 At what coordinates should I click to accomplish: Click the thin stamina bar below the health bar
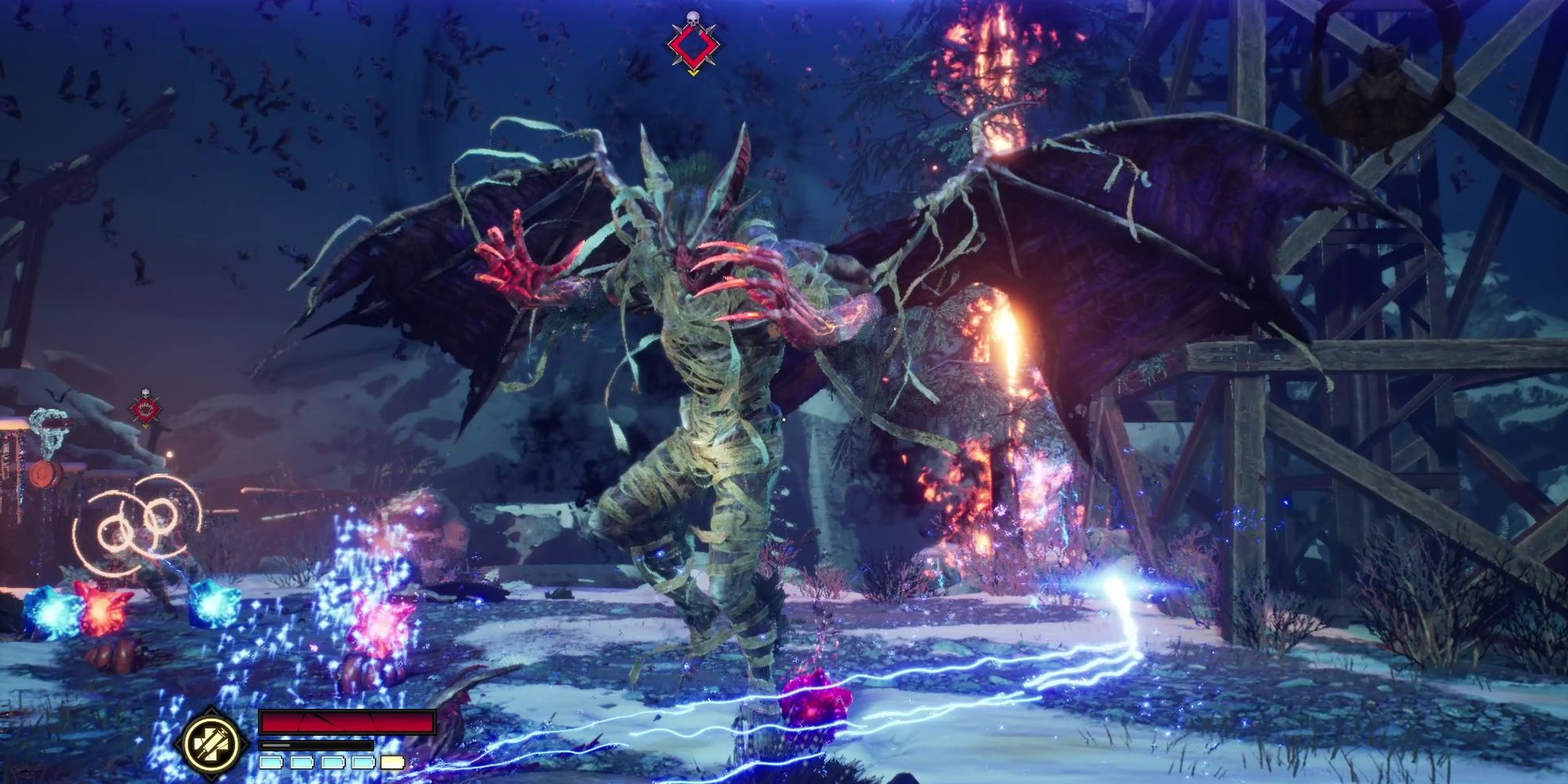pos(317,746)
